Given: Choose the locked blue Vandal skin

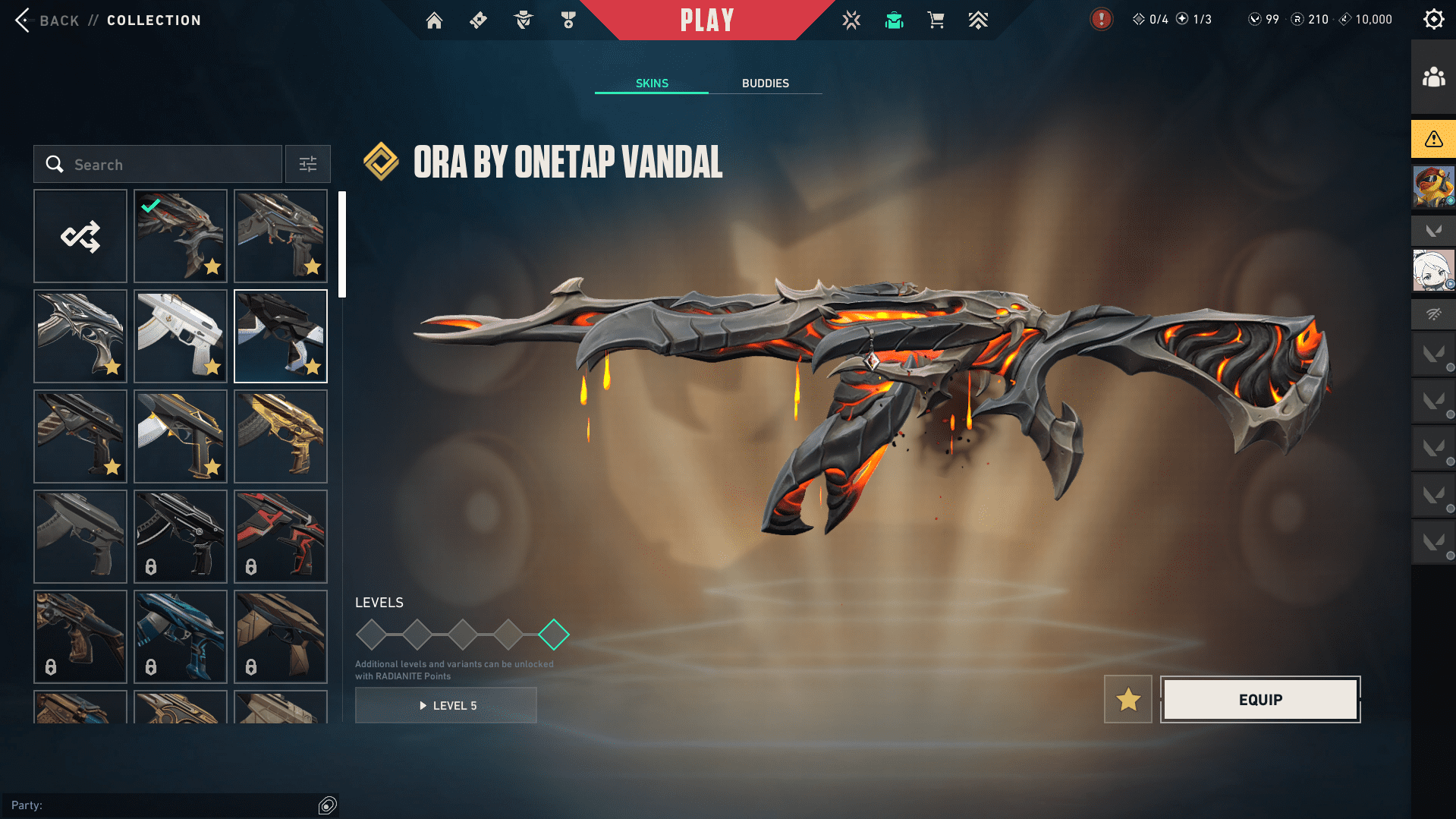Looking at the screenshot, I should coord(181,637).
